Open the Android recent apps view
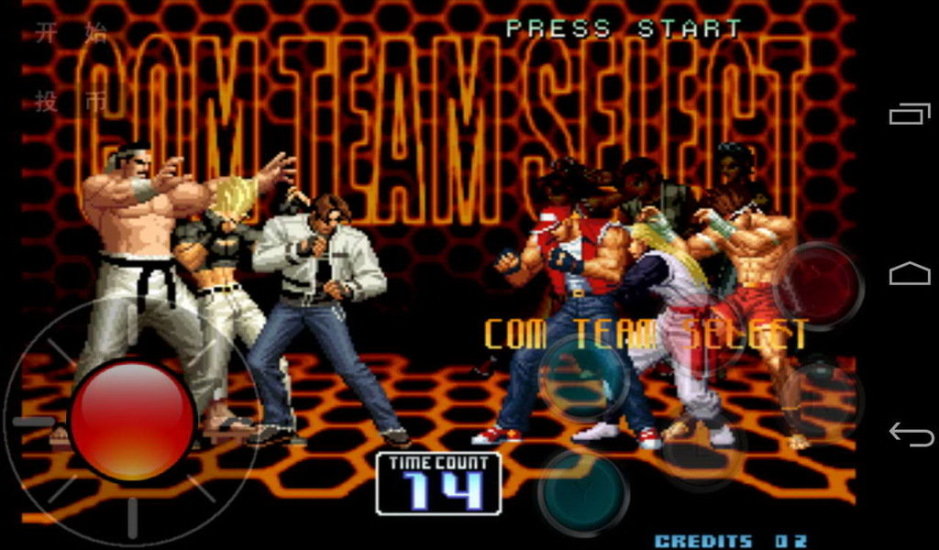The height and width of the screenshot is (550, 939). [x=908, y=114]
